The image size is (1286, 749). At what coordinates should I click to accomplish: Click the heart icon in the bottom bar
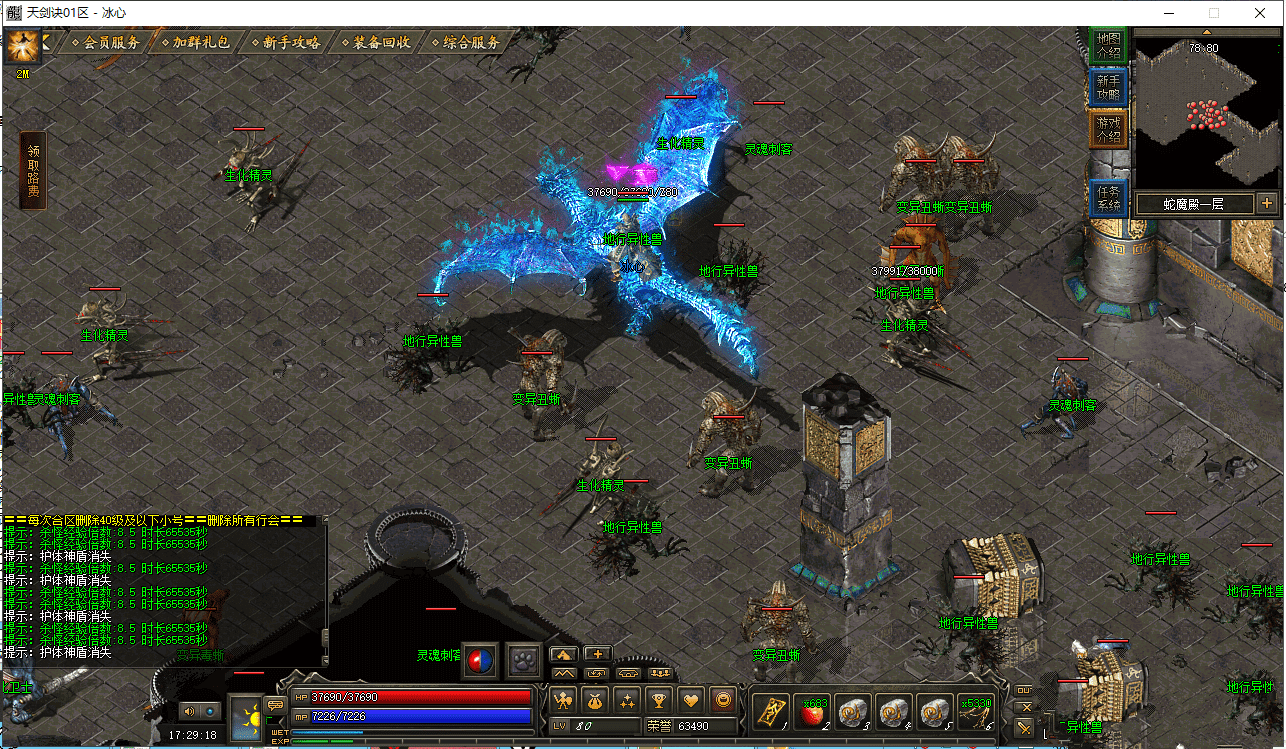click(690, 700)
